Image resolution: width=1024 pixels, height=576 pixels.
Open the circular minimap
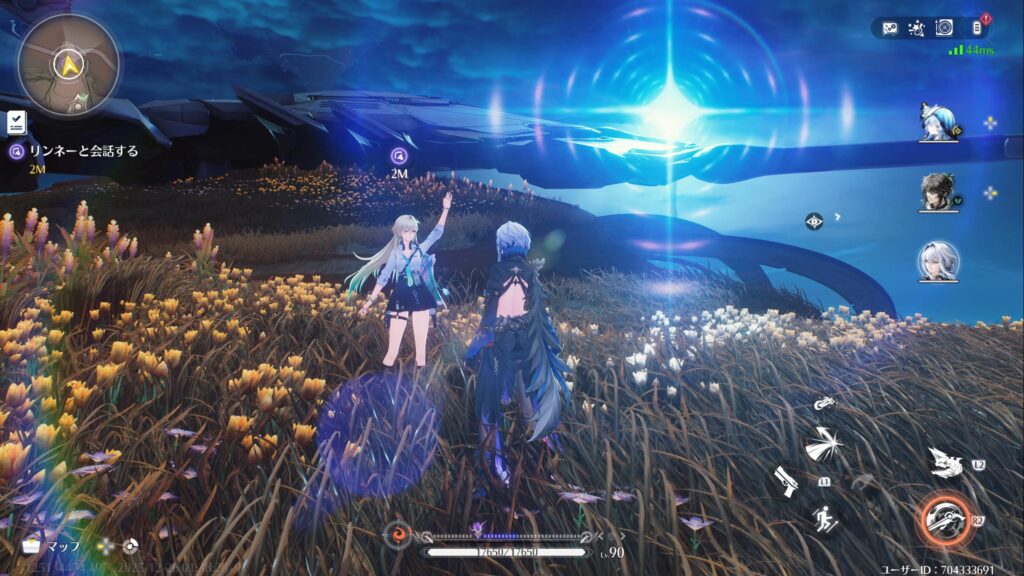click(x=68, y=64)
